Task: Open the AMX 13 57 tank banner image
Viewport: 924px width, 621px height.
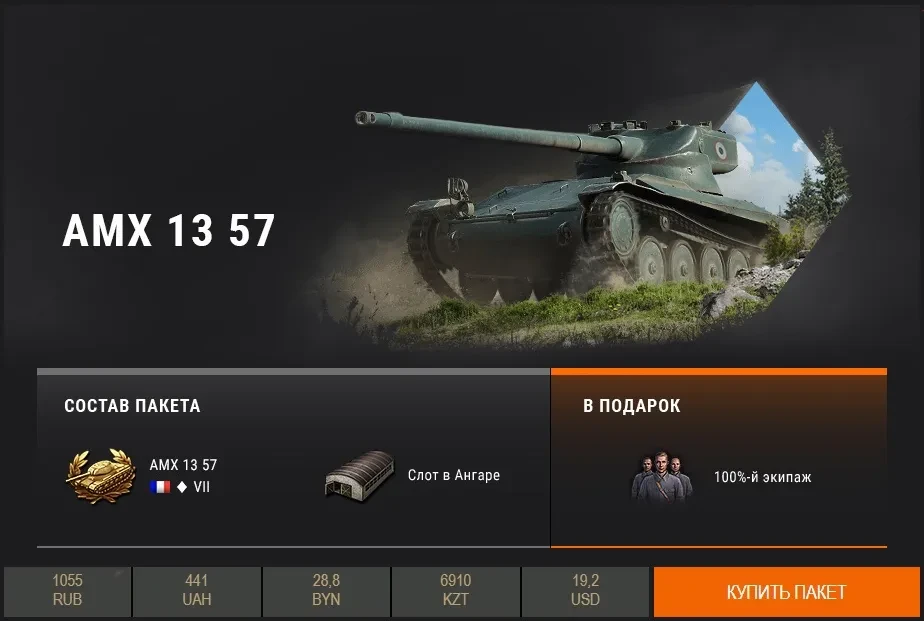Action: tap(590, 210)
